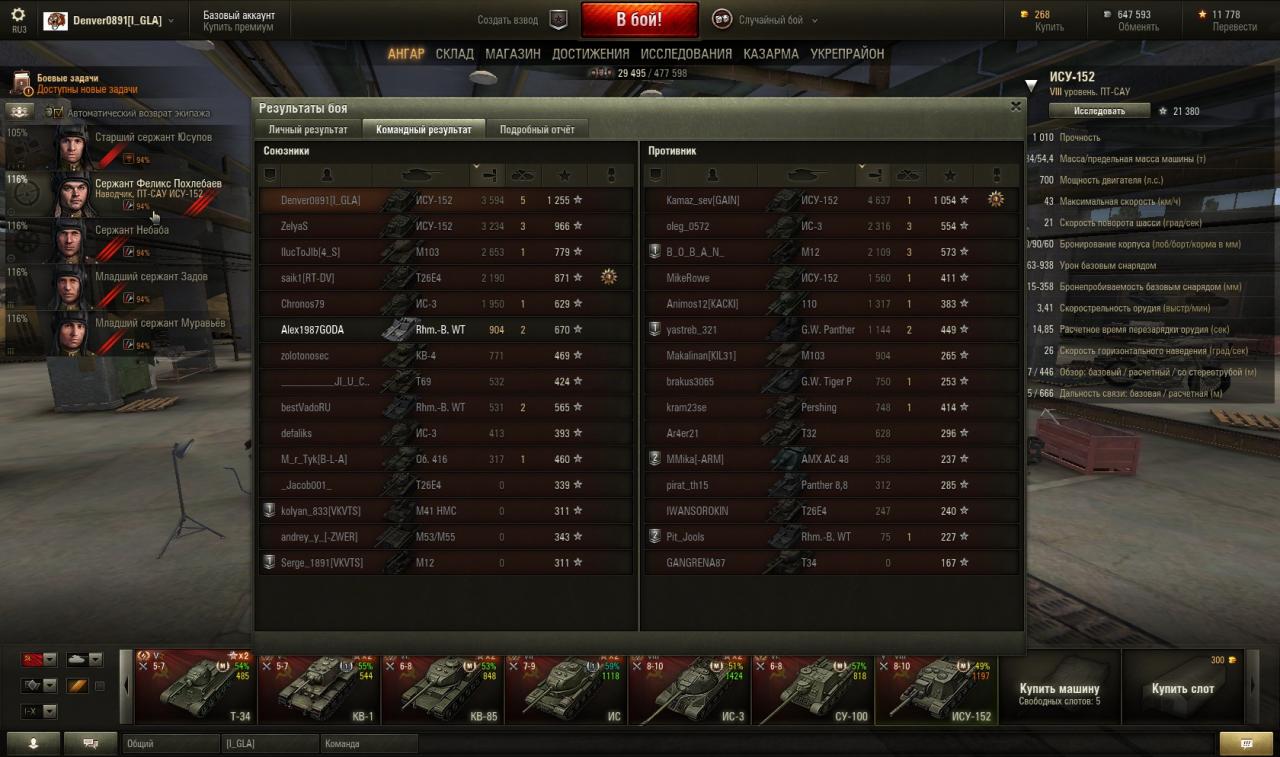Go to the МАГАЗИН section
This screenshot has width=1280, height=757.
tap(513, 54)
